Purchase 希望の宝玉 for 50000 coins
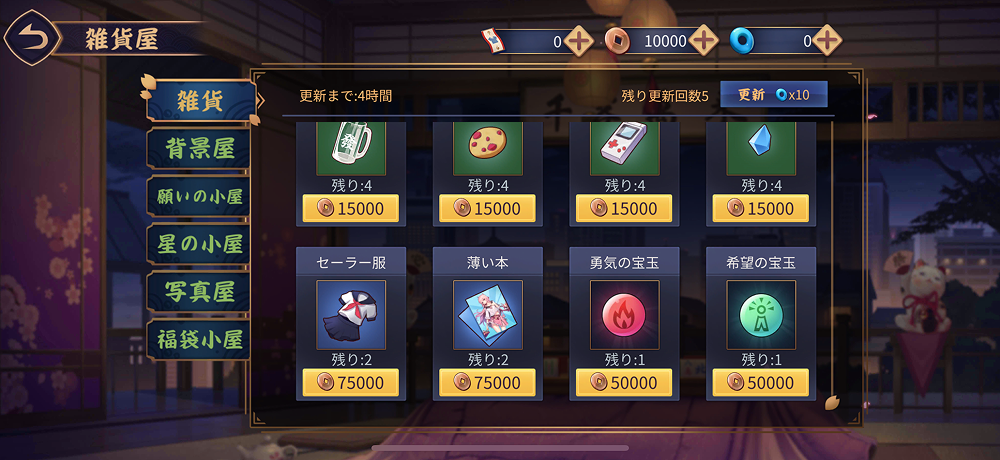The image size is (1000, 460). click(761, 383)
